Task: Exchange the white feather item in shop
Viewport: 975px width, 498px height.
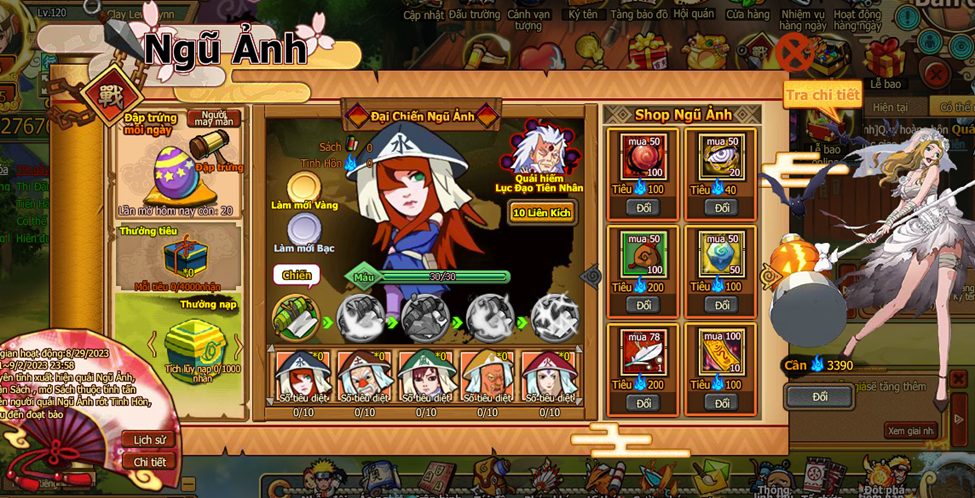Action: coord(643,403)
